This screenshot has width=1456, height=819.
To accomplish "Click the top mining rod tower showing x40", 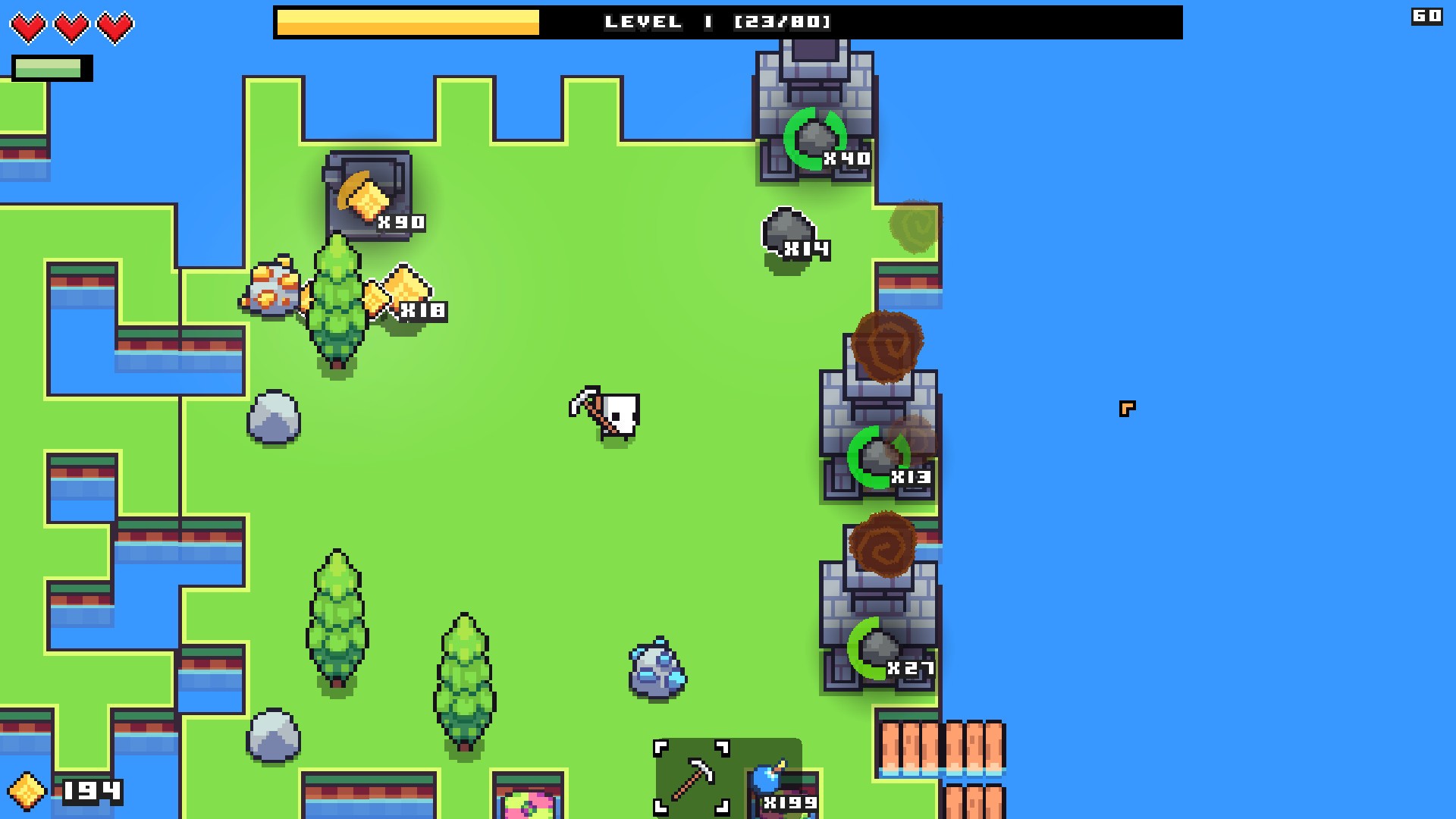I will 814,114.
